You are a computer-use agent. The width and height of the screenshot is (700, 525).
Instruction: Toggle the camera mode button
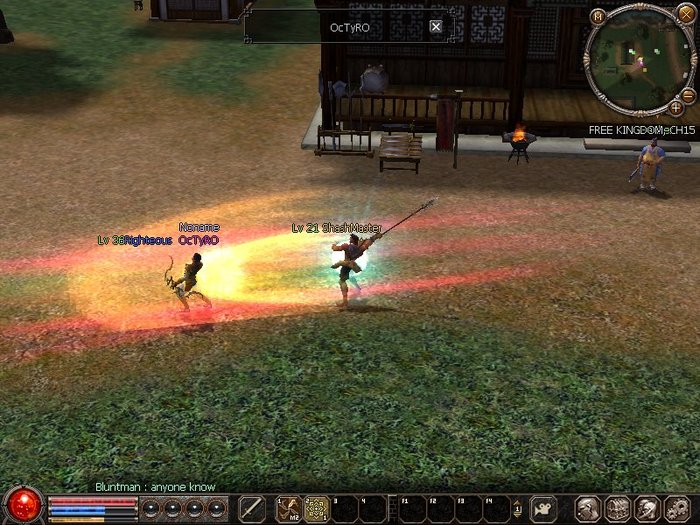coord(543,508)
